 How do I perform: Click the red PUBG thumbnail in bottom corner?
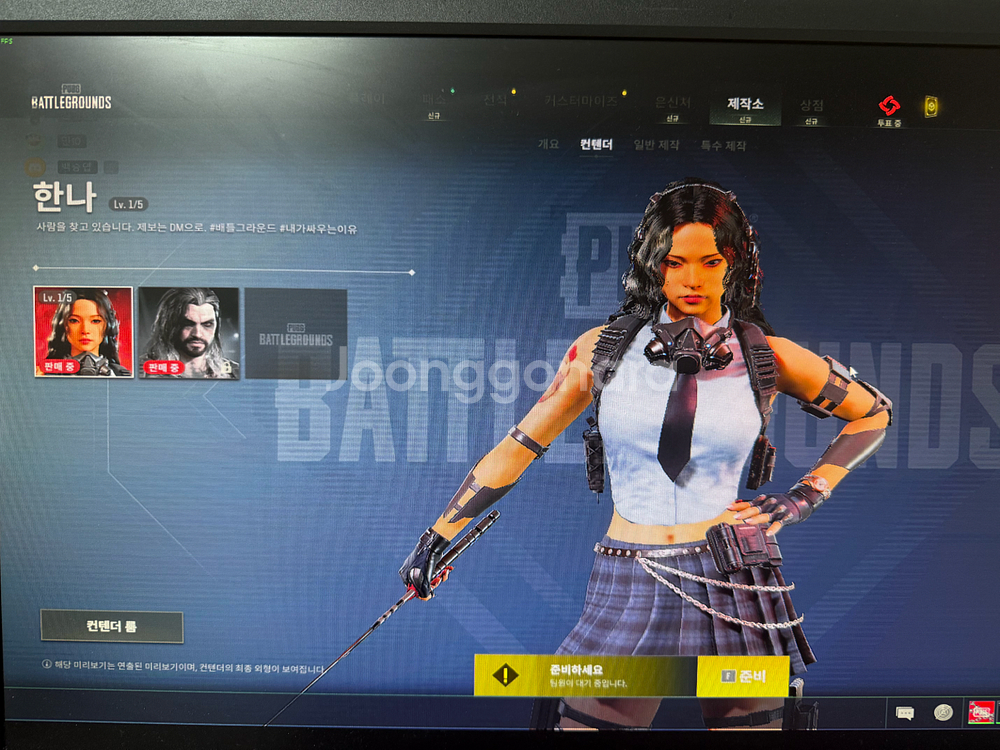tap(981, 712)
